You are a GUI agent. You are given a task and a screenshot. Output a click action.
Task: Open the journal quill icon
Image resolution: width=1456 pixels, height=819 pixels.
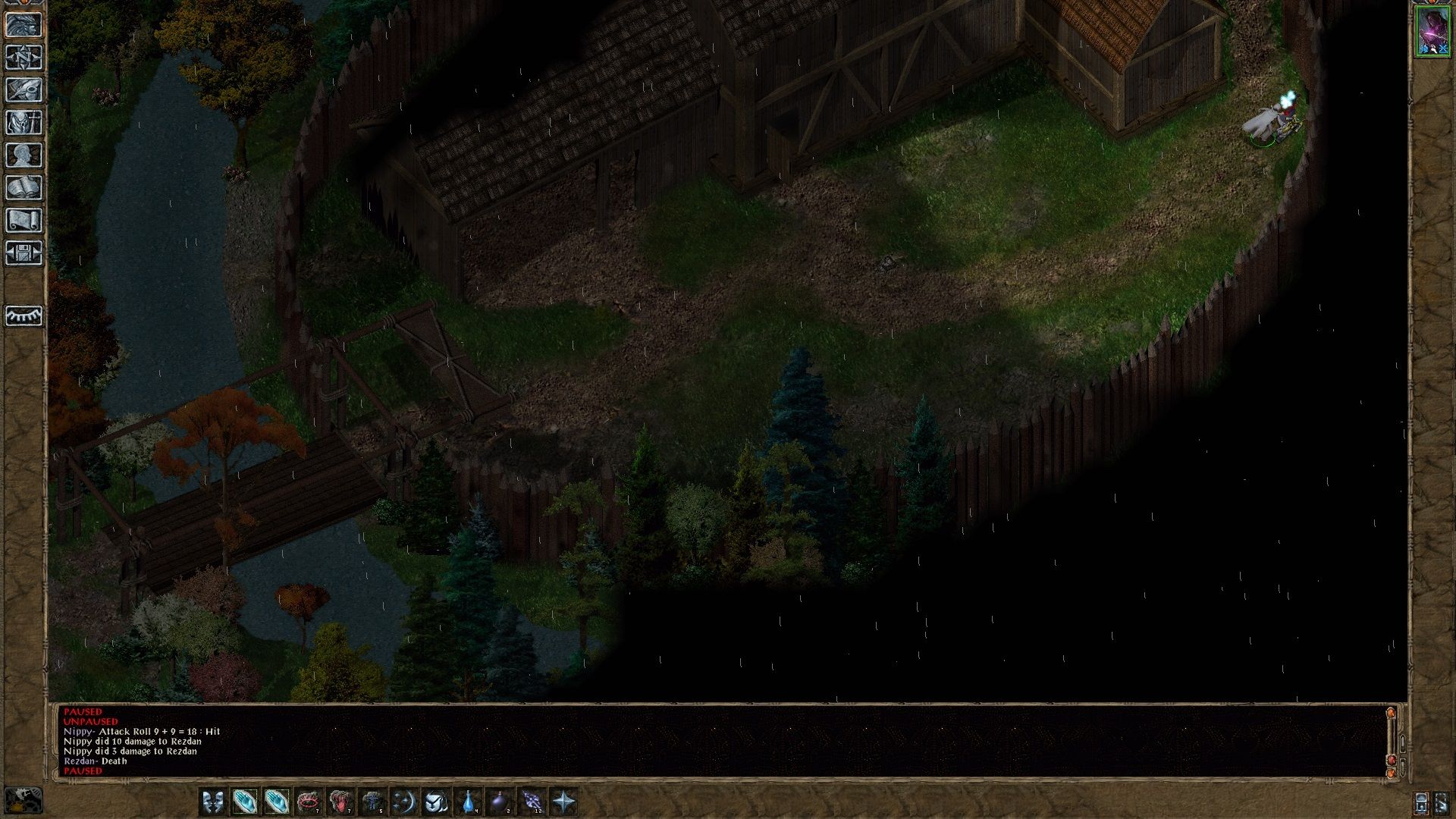pyautogui.click(x=24, y=90)
